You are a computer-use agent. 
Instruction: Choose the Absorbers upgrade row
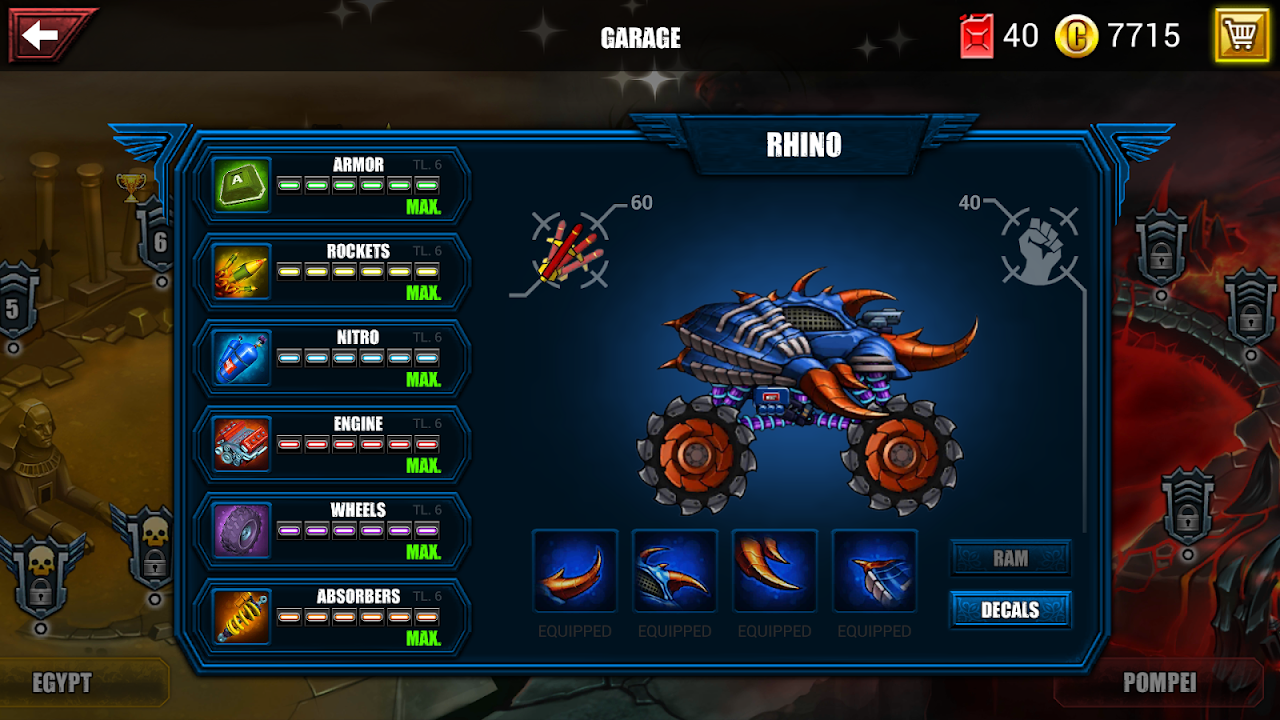335,616
